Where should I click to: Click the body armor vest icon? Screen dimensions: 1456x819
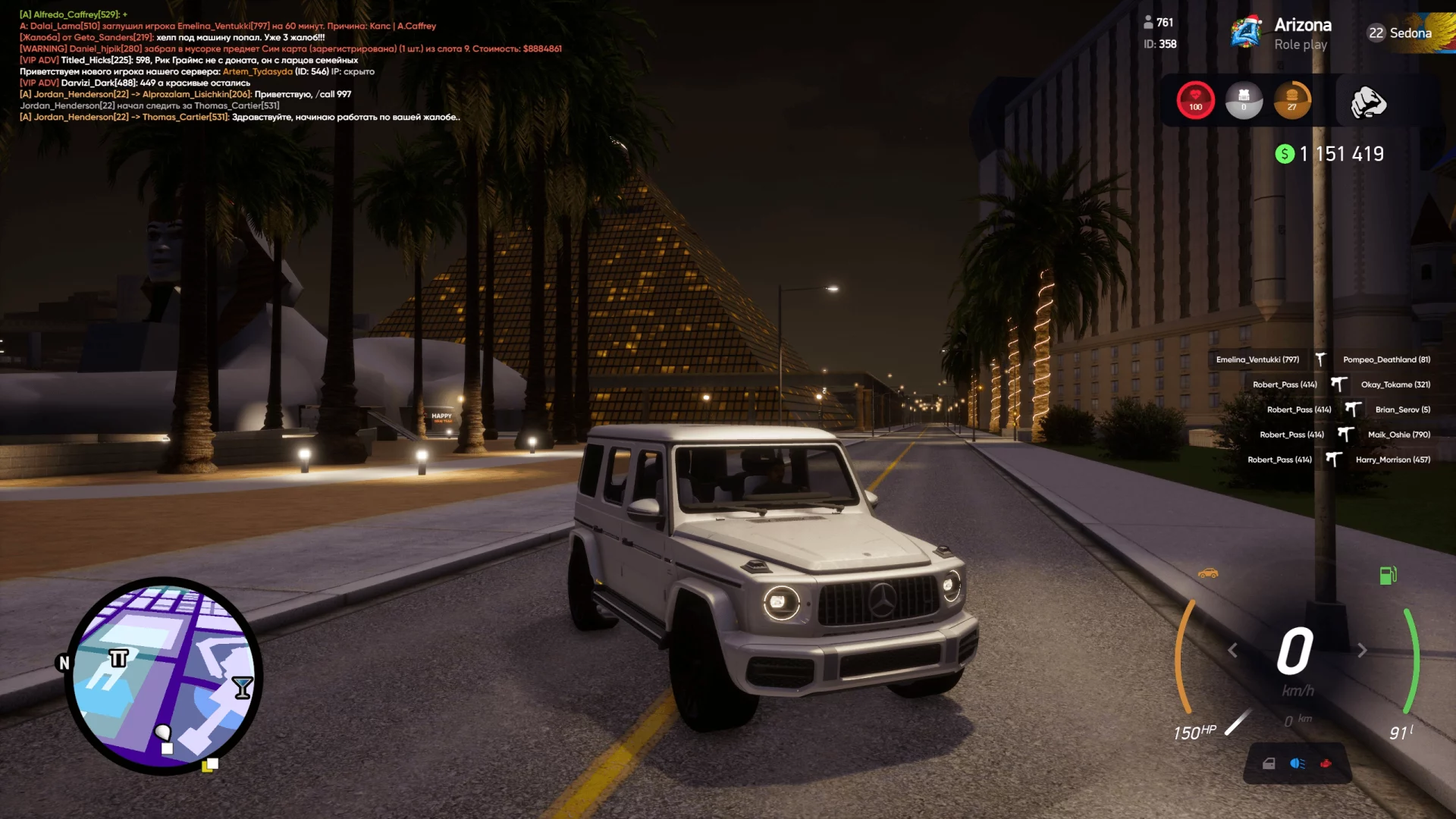click(1244, 99)
